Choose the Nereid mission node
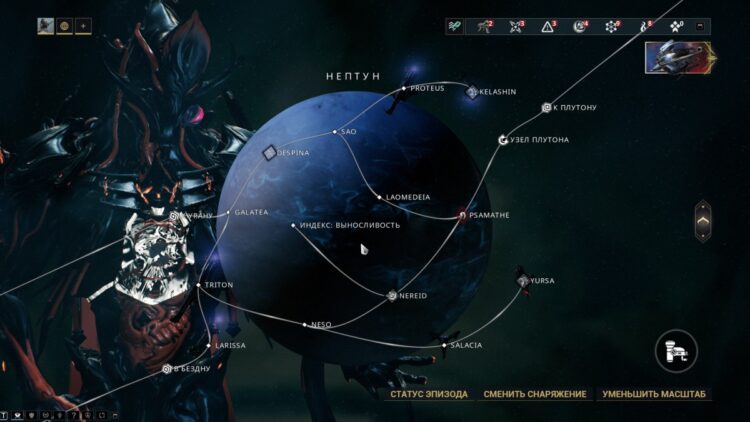This screenshot has height=422, width=750. (393, 295)
